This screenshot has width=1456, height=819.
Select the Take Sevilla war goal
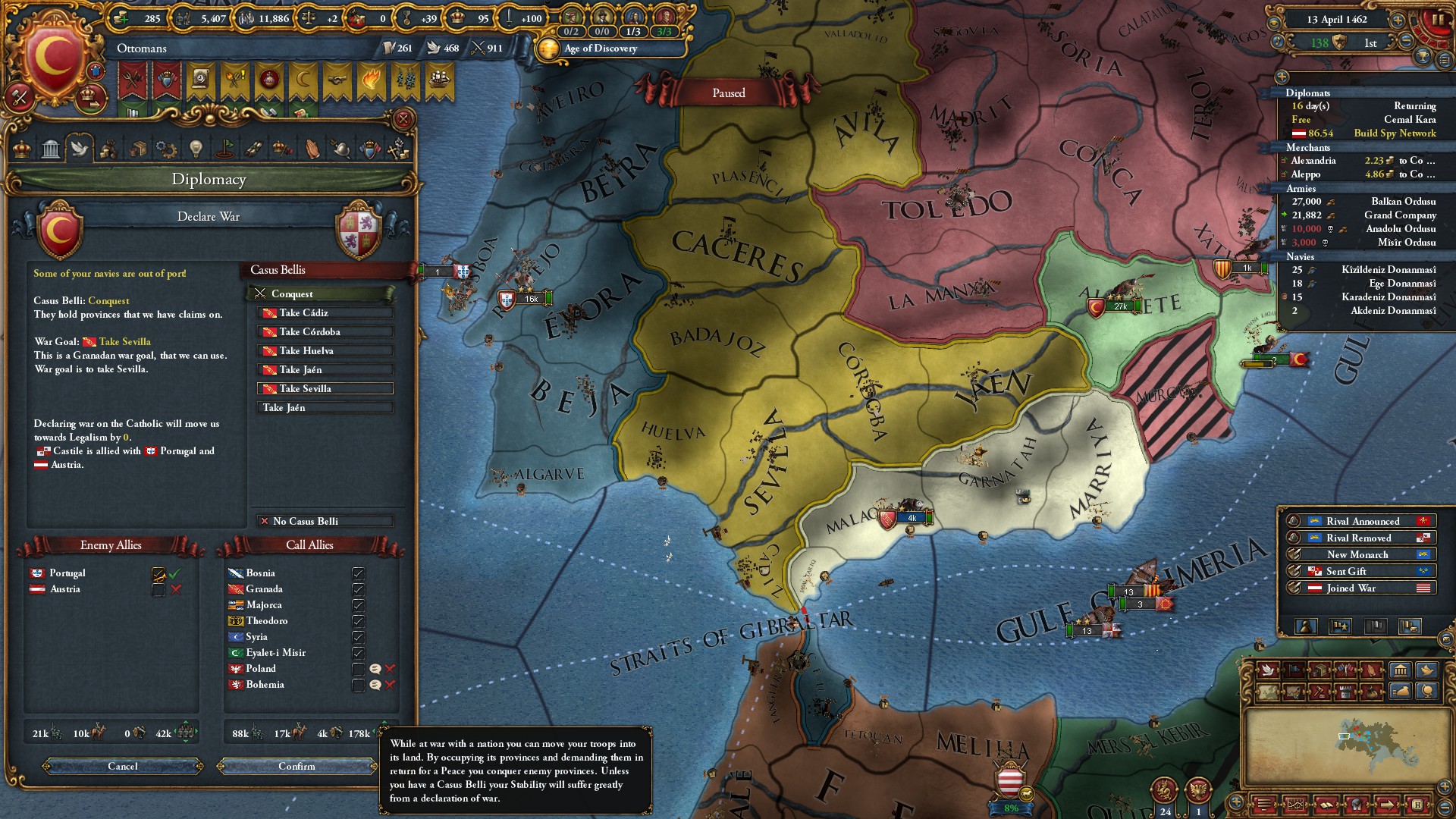pyautogui.click(x=325, y=389)
